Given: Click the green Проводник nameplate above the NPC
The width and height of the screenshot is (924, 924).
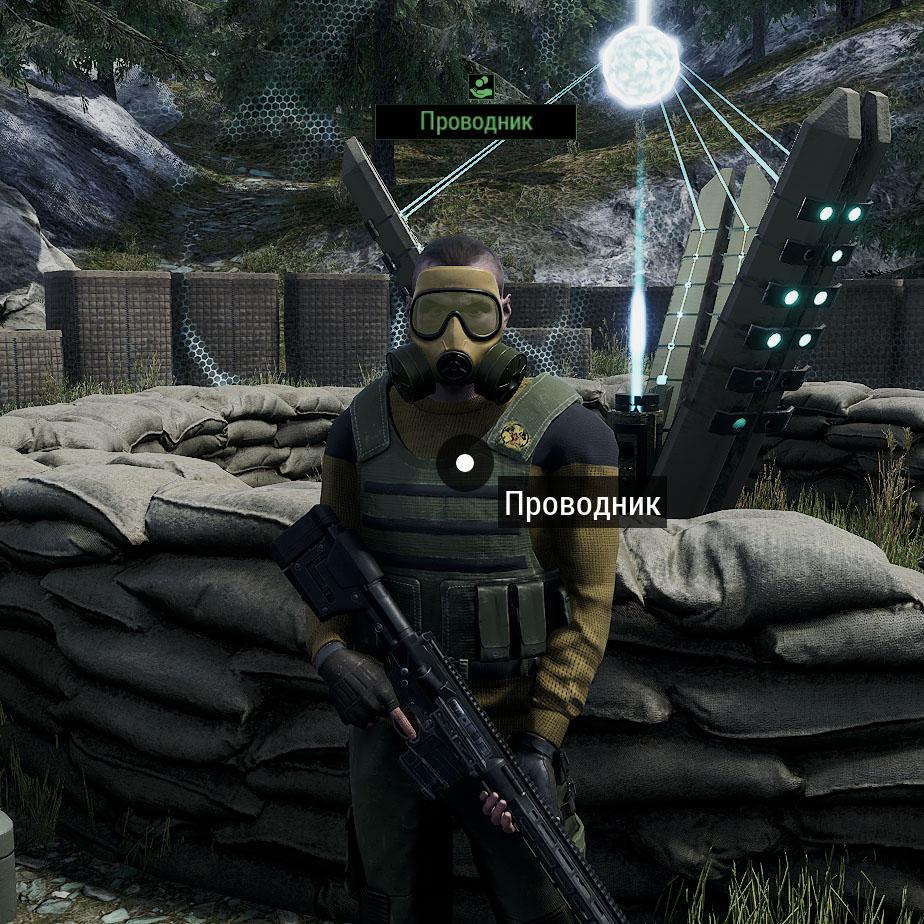Looking at the screenshot, I should pos(476,122).
